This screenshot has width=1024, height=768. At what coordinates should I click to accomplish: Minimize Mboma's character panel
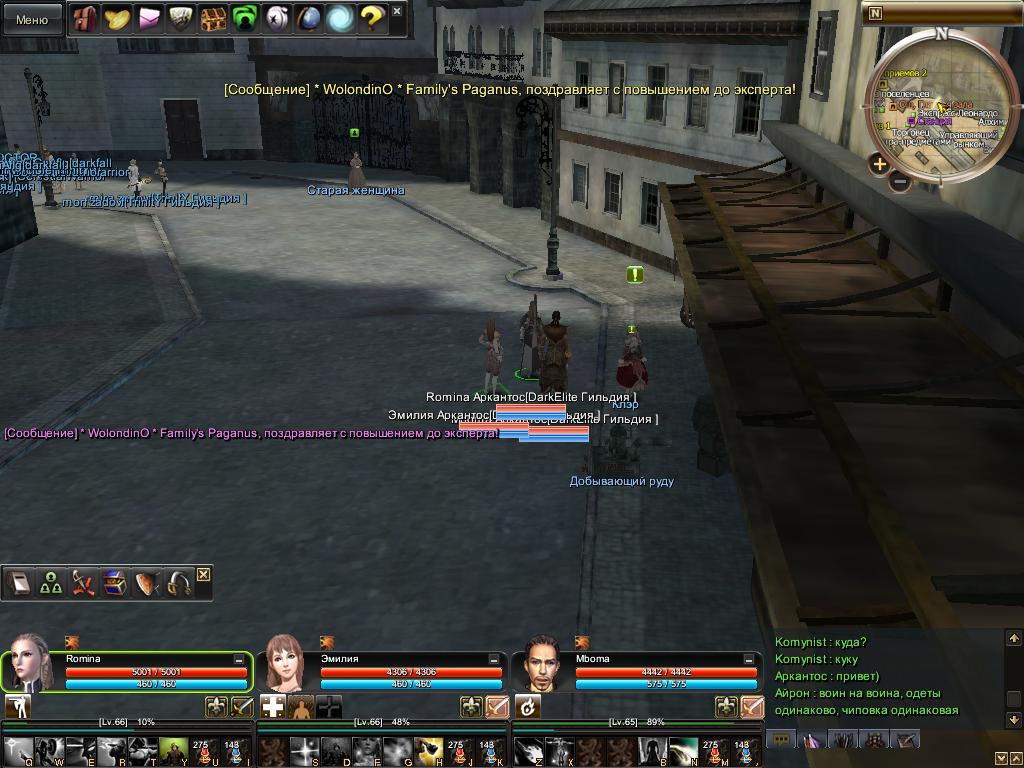[x=750, y=660]
